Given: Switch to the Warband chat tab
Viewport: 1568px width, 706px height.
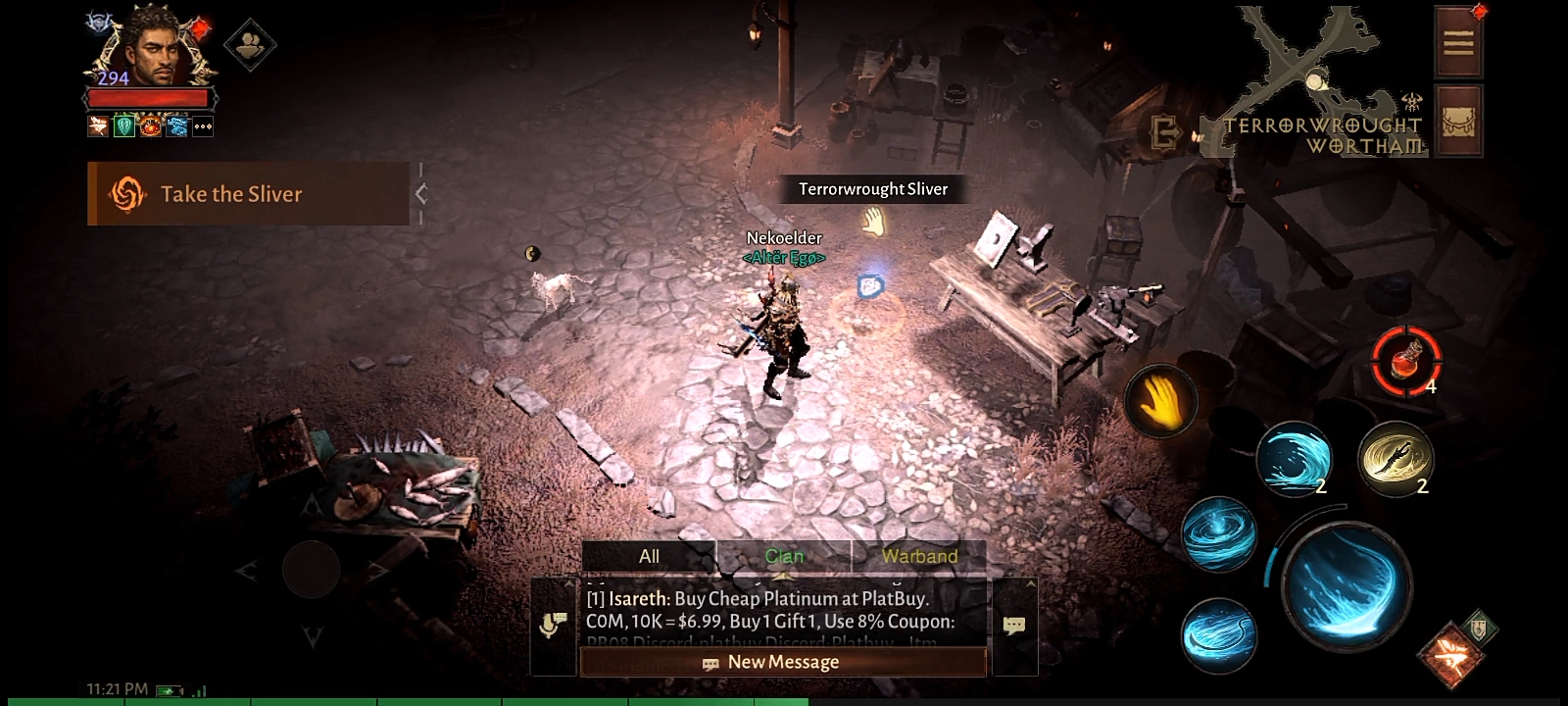Looking at the screenshot, I should [919, 556].
